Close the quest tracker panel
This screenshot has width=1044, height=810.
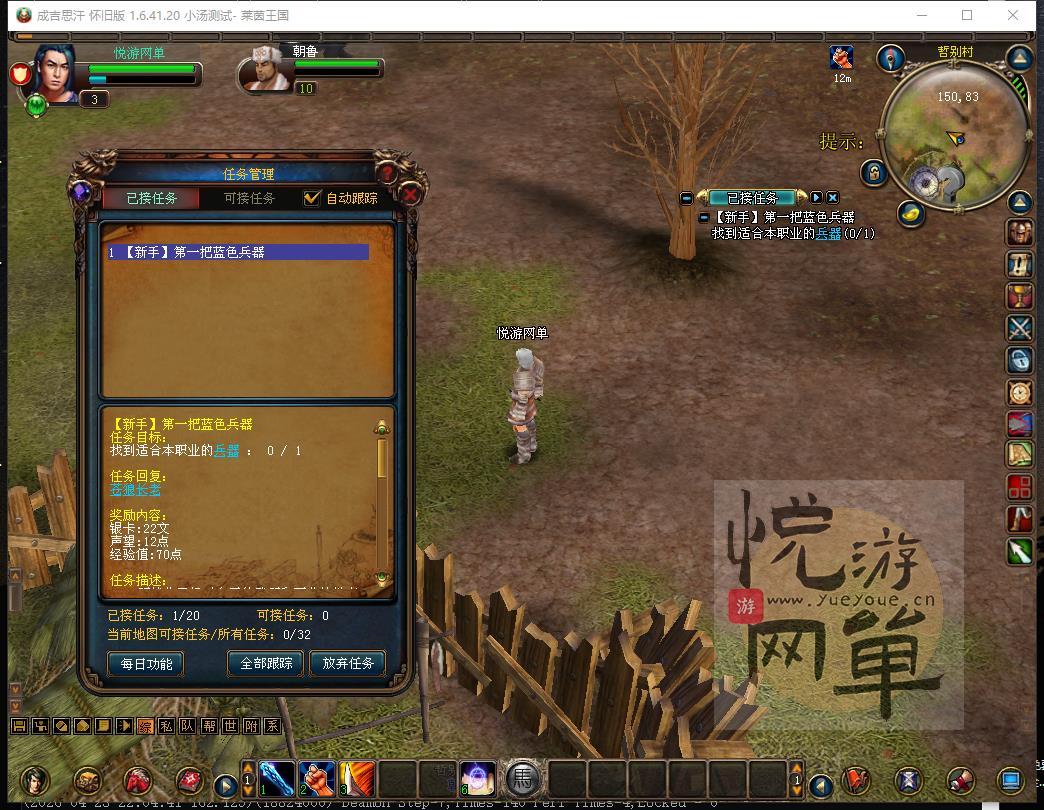point(833,198)
